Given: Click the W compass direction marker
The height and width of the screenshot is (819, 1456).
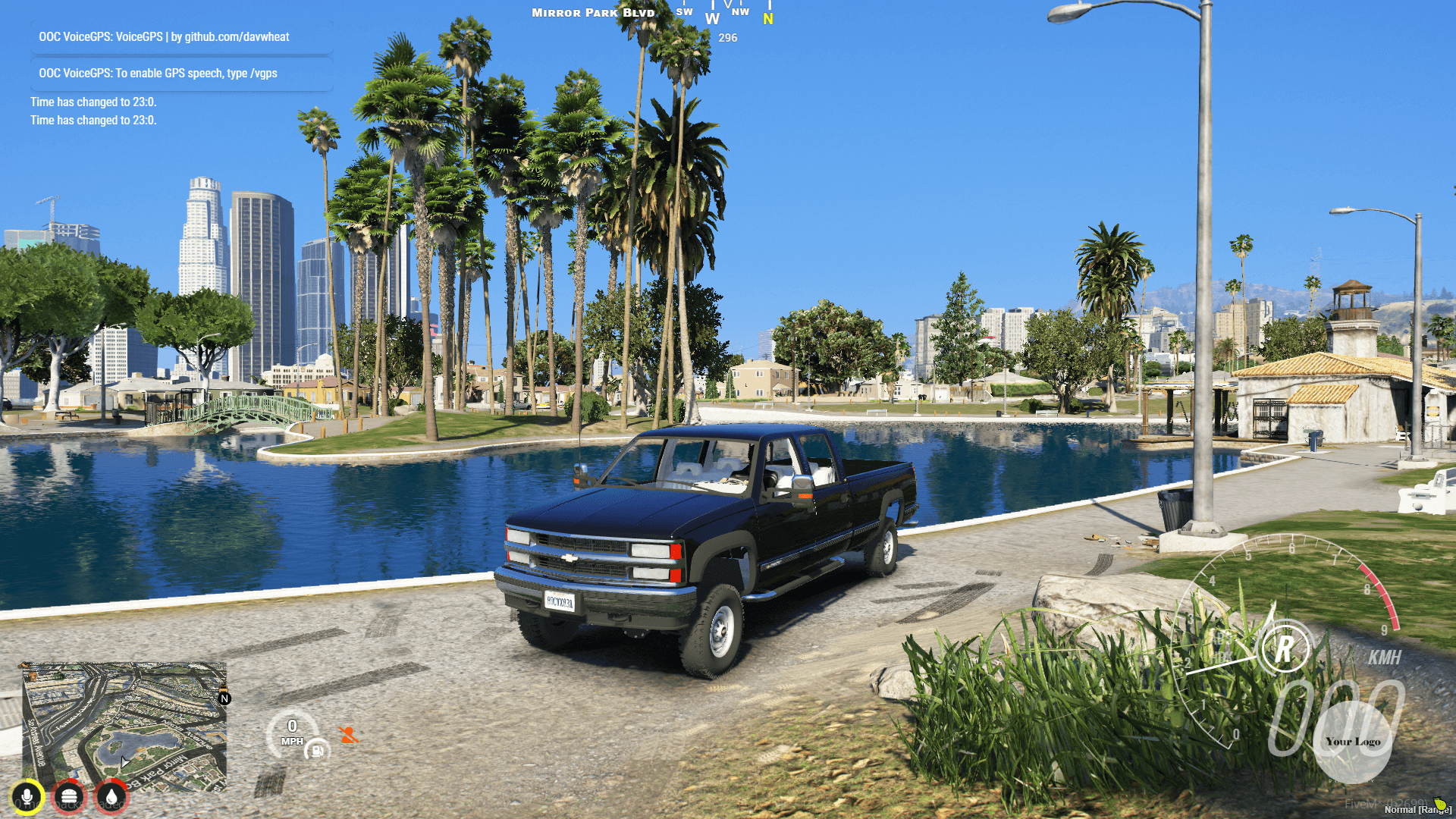Looking at the screenshot, I should pos(711,18).
